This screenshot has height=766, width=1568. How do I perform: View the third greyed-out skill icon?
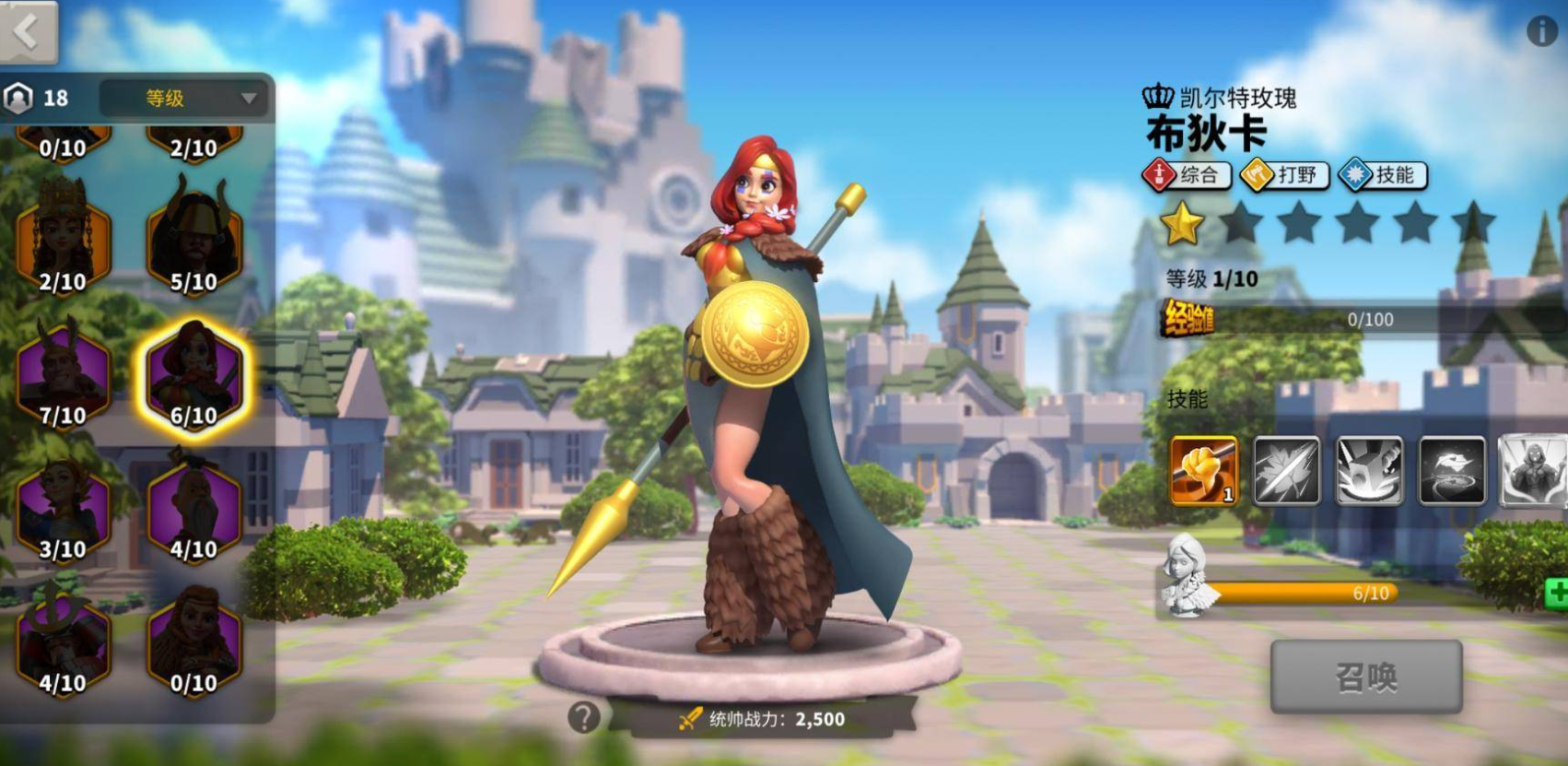[x=1369, y=471]
